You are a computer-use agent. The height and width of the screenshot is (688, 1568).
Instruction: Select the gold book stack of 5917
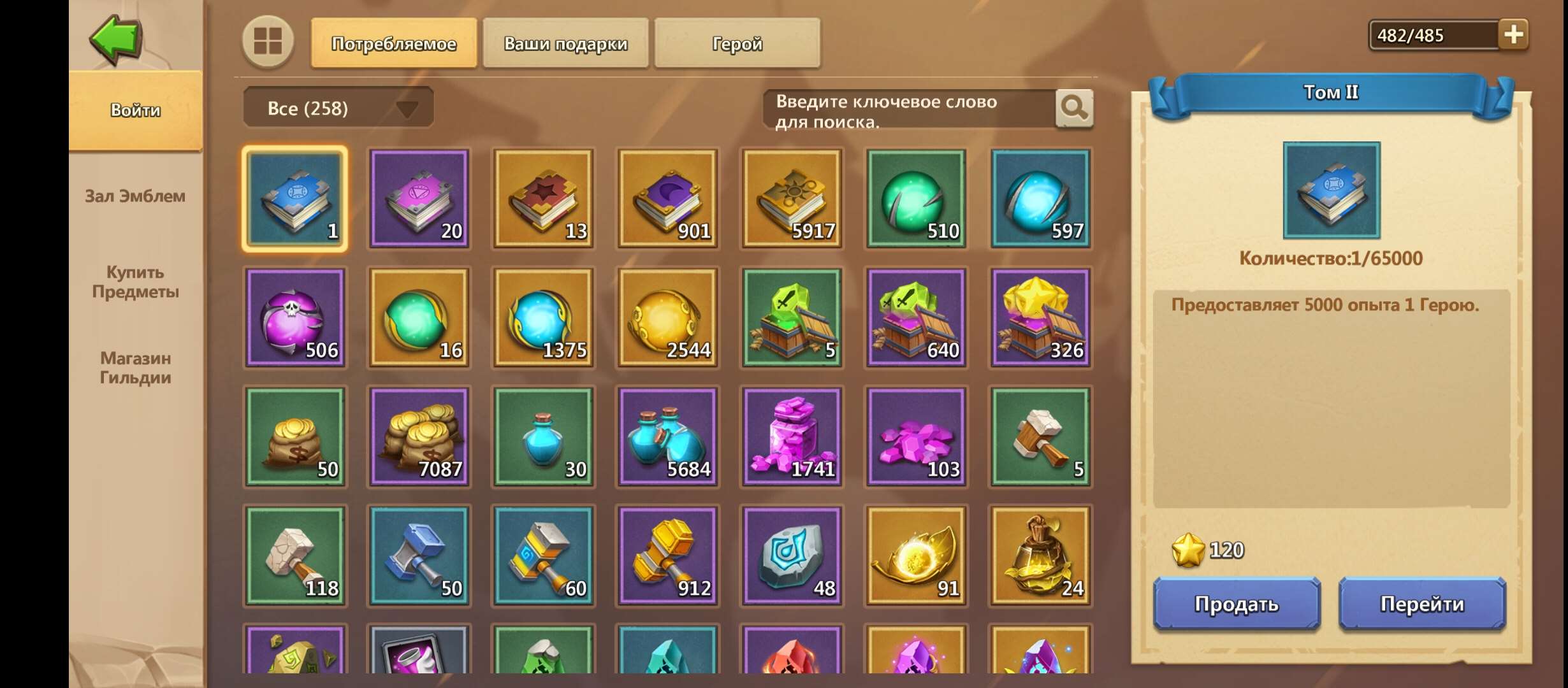click(x=792, y=199)
